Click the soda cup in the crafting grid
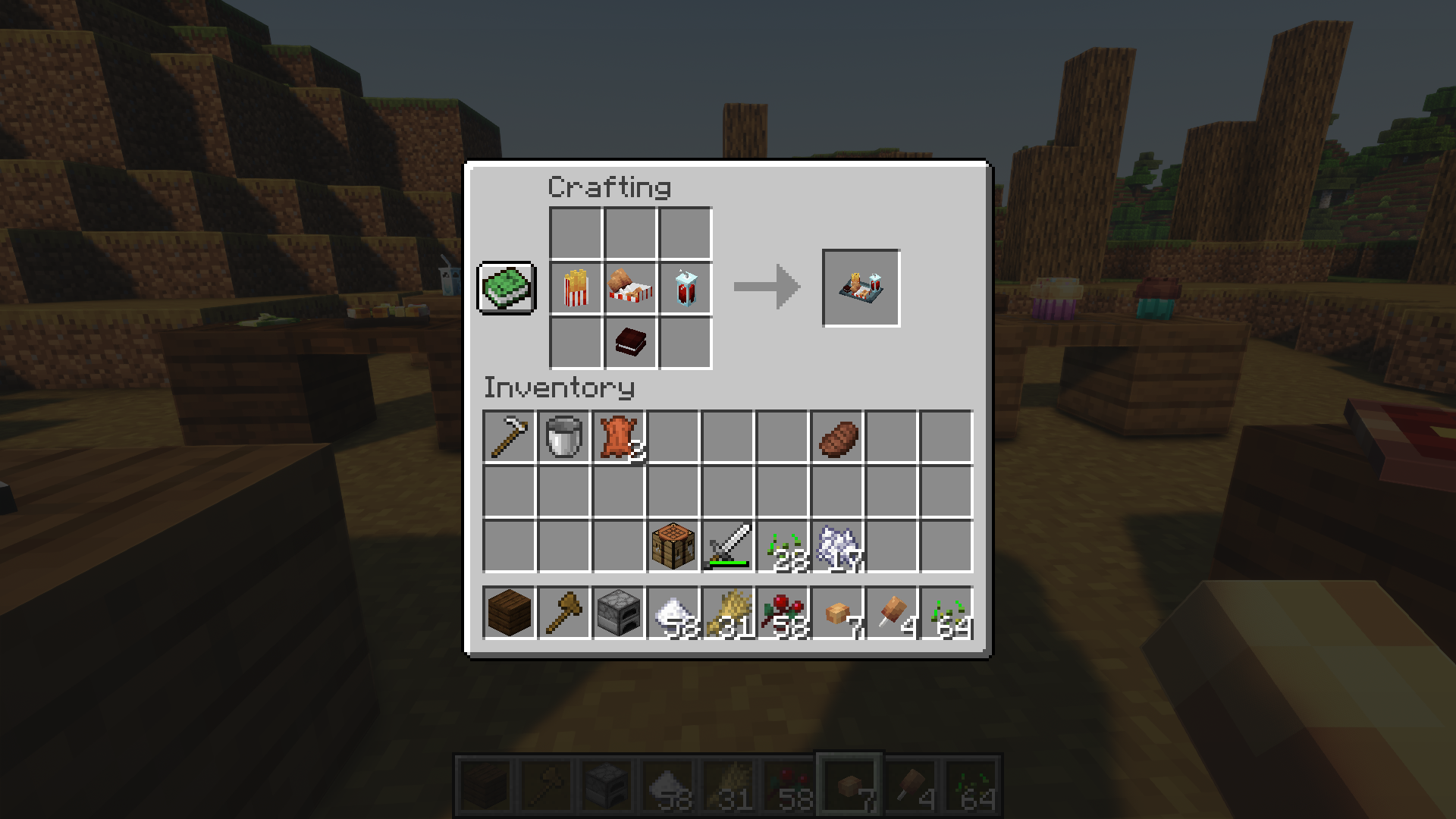 686,289
